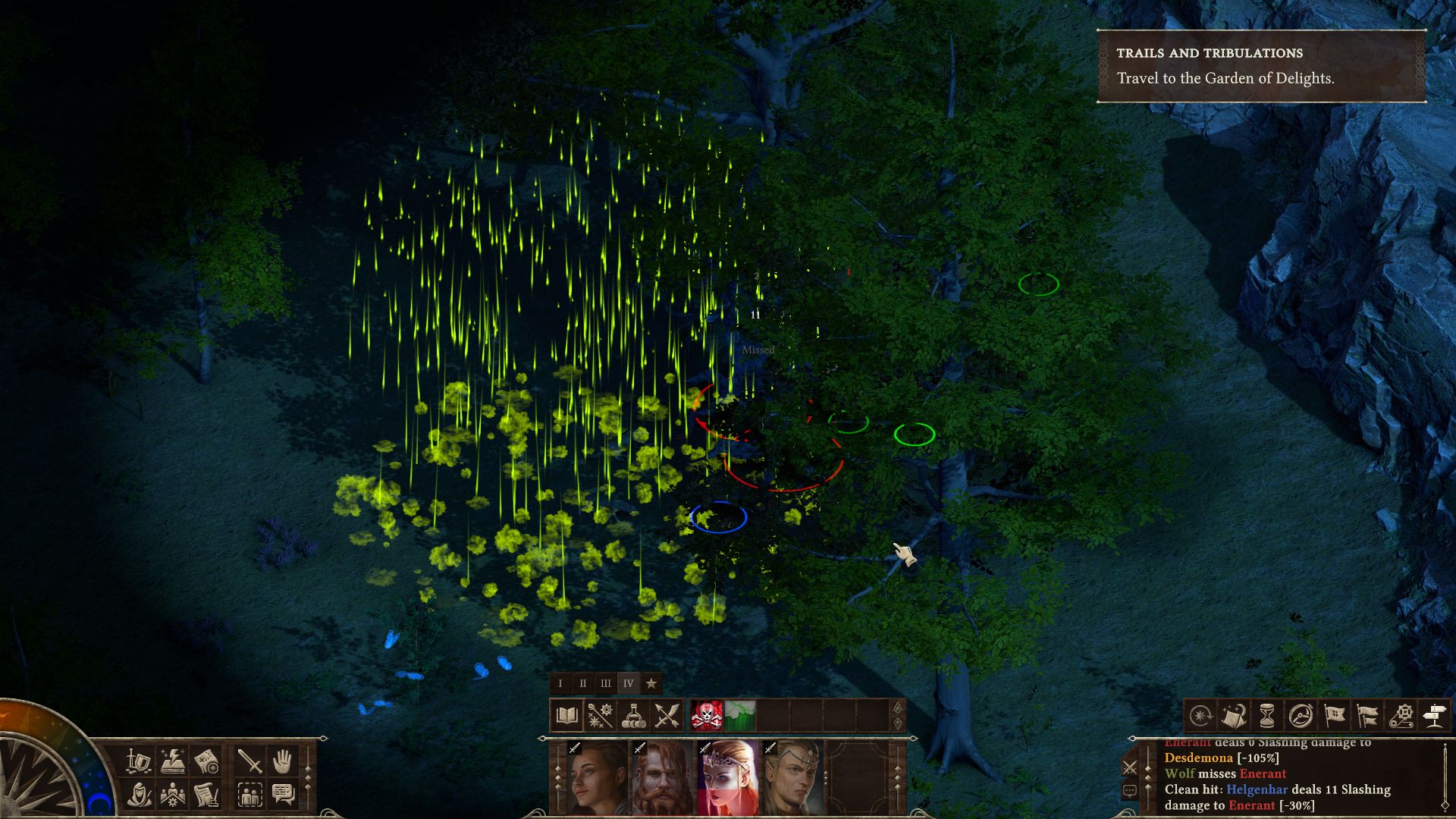The width and height of the screenshot is (1456, 819).
Task: Switch to hotbar set I tab
Action: coord(560,683)
